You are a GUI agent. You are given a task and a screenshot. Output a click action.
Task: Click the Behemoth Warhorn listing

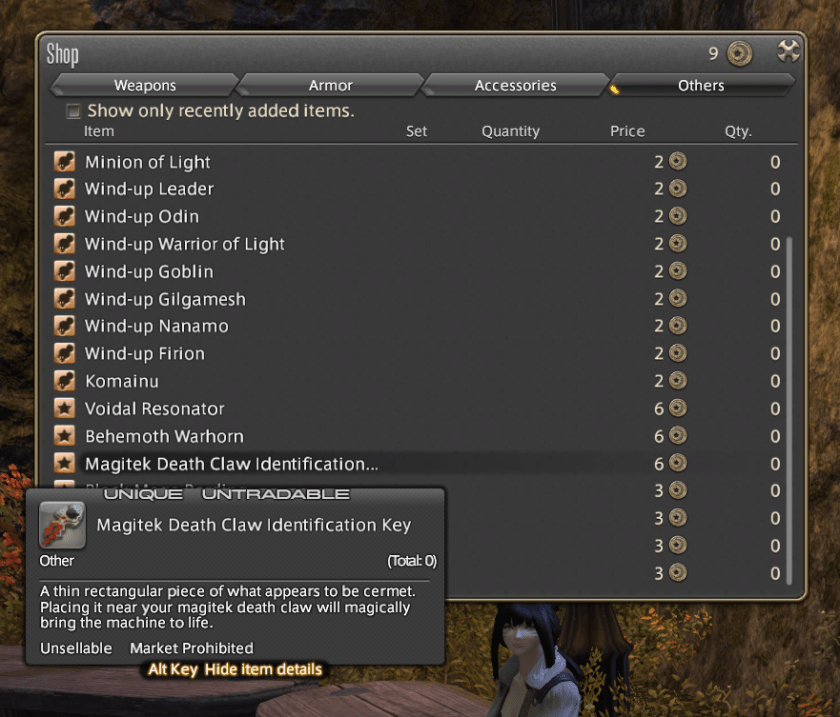(164, 436)
